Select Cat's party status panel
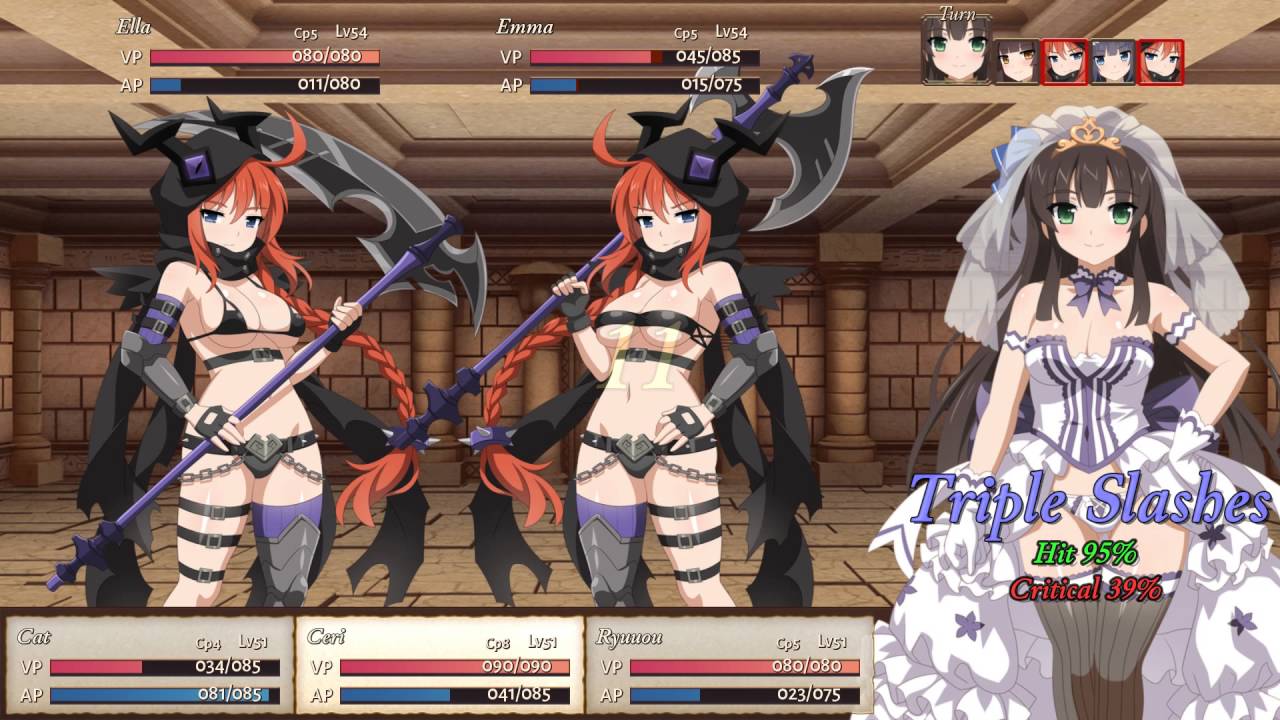Viewport: 1280px width, 720px height. click(150, 664)
